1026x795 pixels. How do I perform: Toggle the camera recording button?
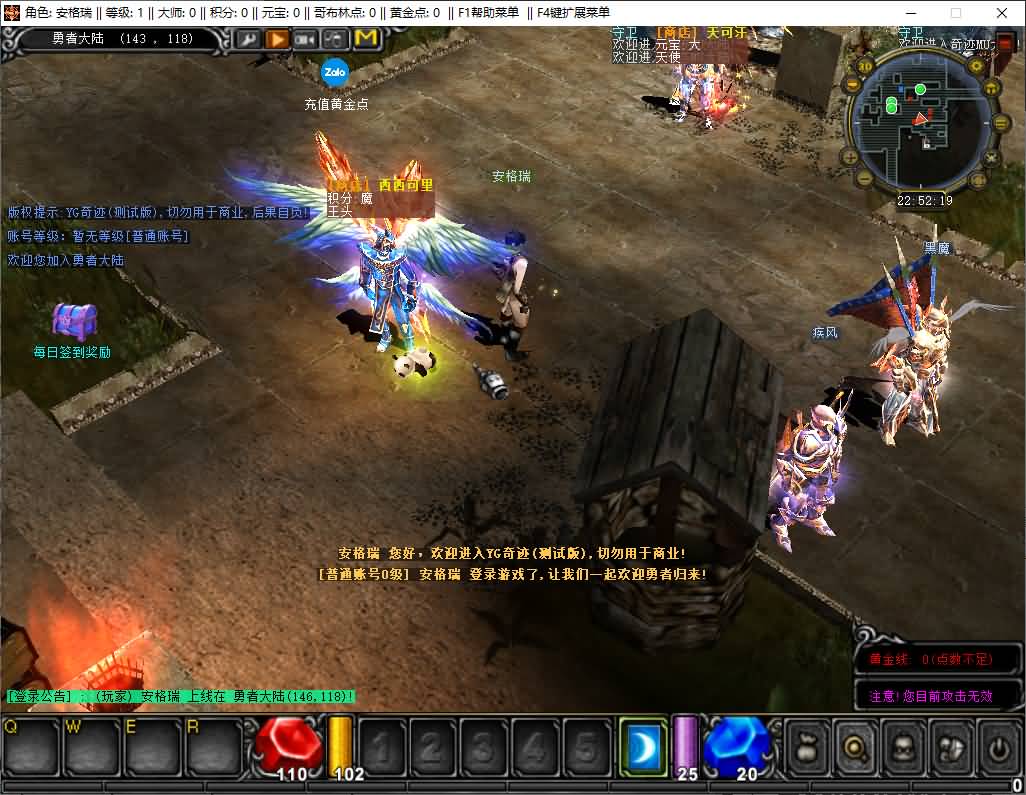pos(306,39)
